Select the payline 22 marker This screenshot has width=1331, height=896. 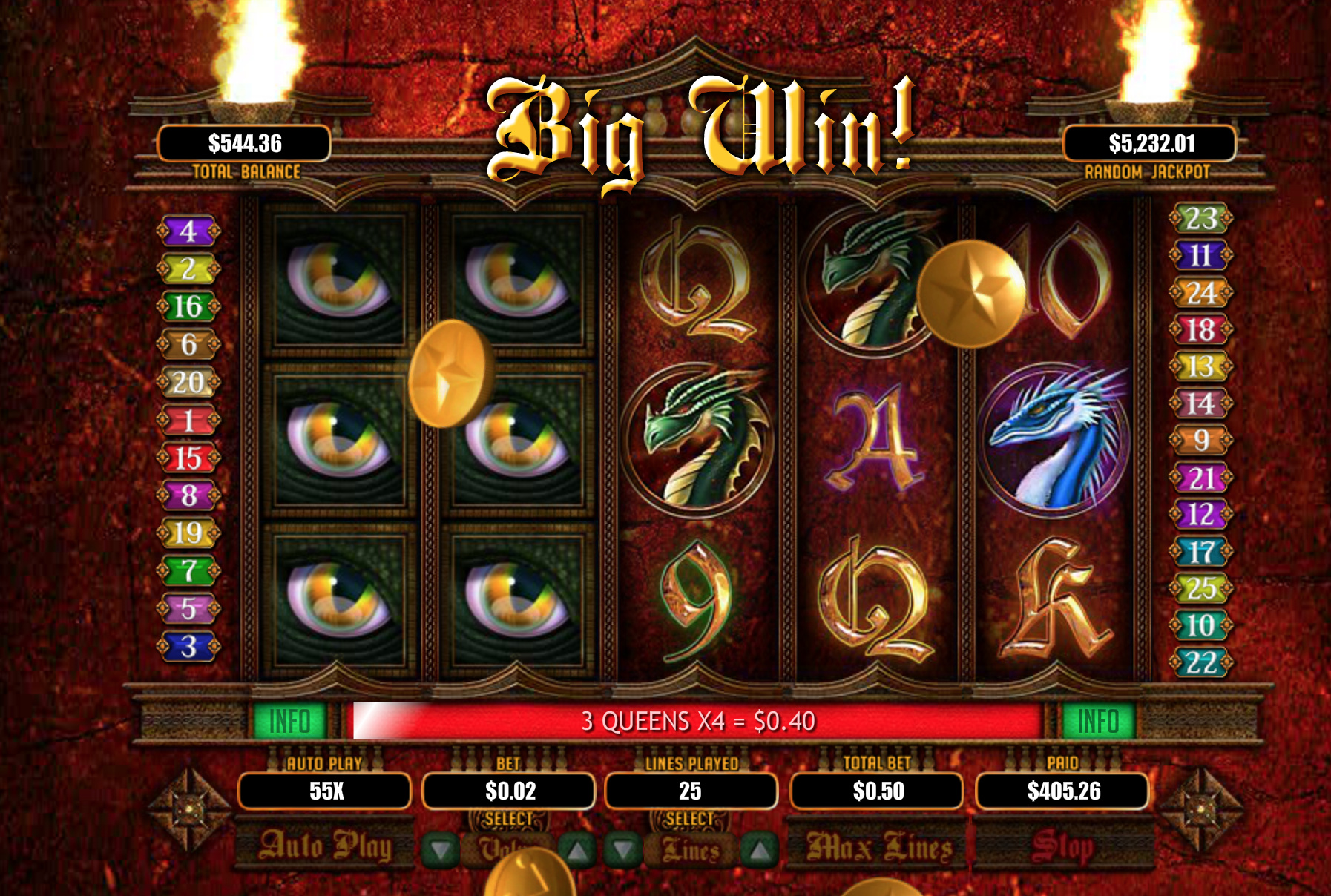(1200, 662)
